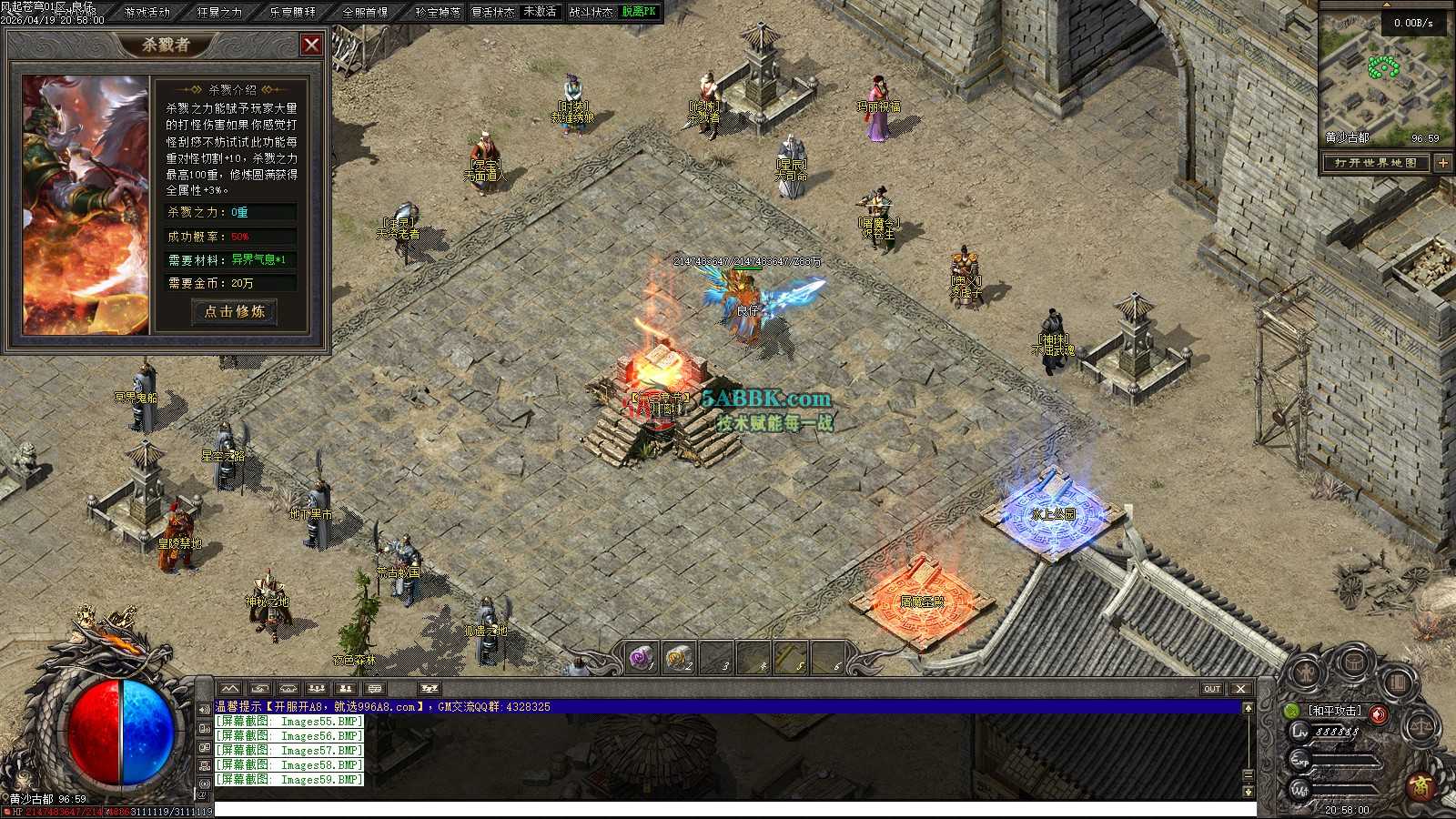The image size is (1456, 819).
Task: Open the 狂暴之力 menu
Action: [x=219, y=12]
